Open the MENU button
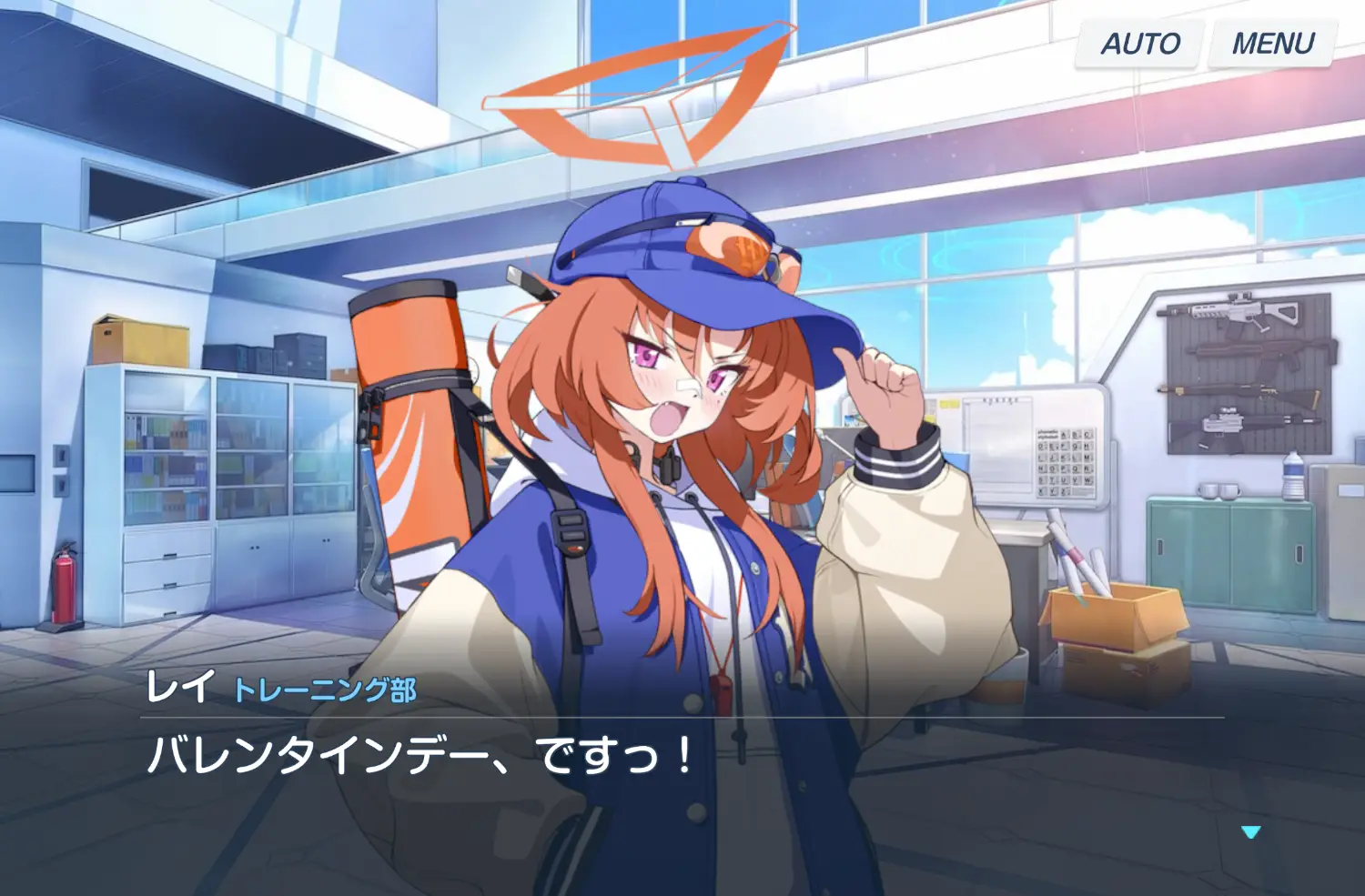Image resolution: width=1365 pixels, height=896 pixels. (1272, 44)
